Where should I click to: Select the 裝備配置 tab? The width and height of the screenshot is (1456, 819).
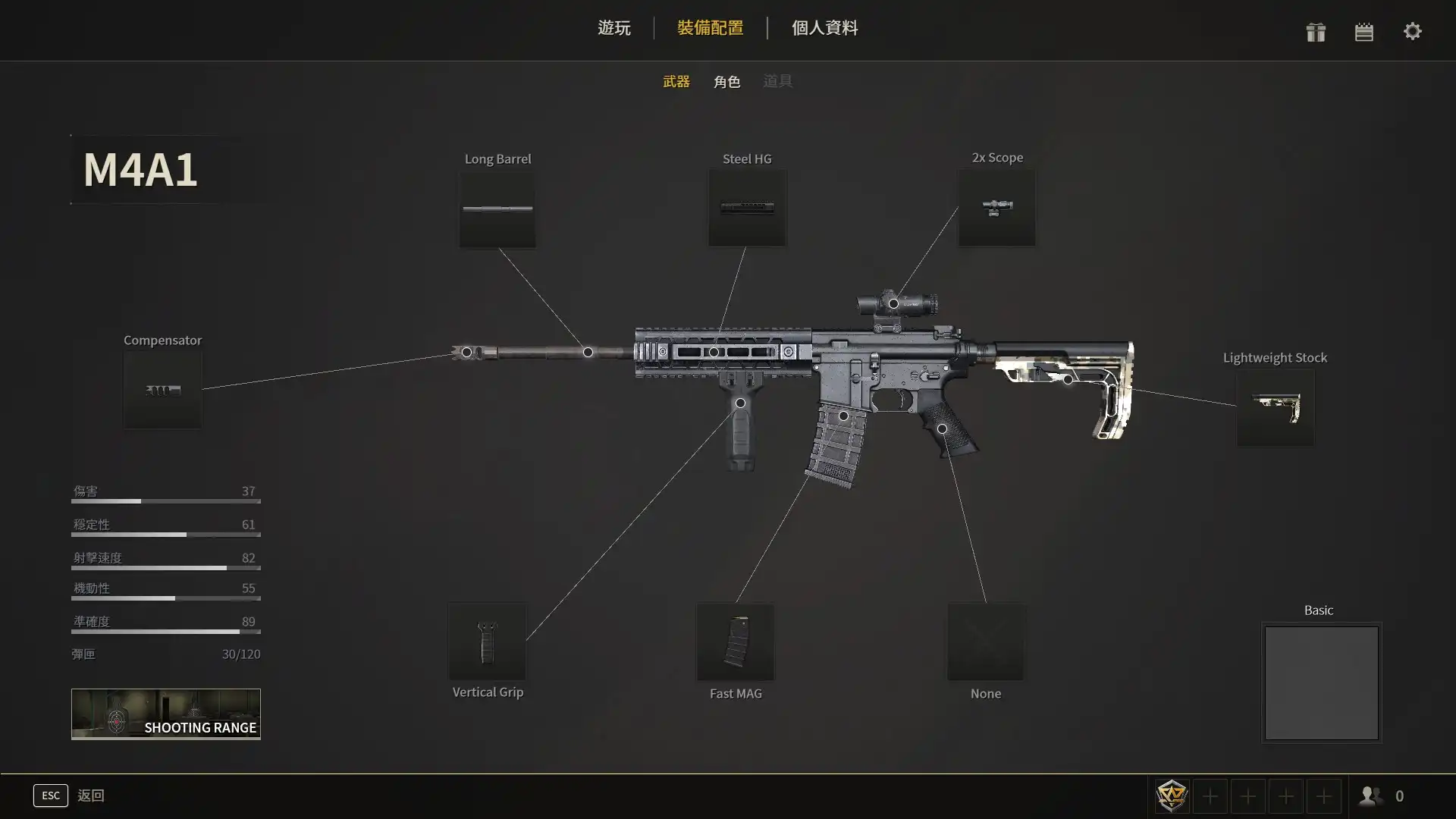710,28
